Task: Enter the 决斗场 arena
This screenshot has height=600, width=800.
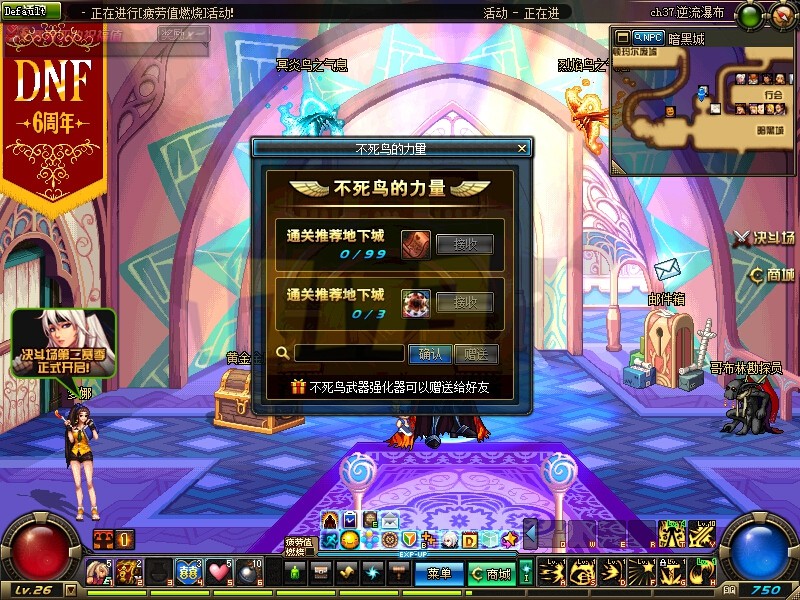Action: pos(766,238)
